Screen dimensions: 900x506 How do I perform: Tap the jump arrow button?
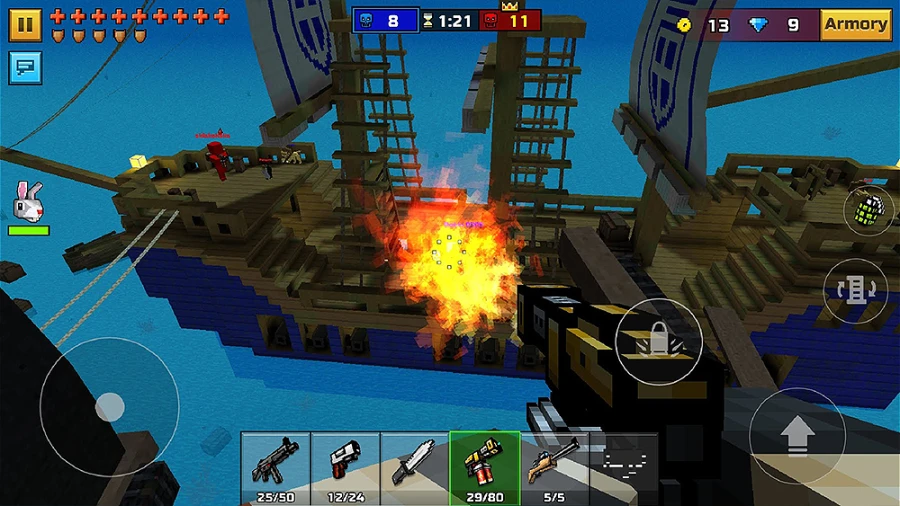click(x=797, y=435)
